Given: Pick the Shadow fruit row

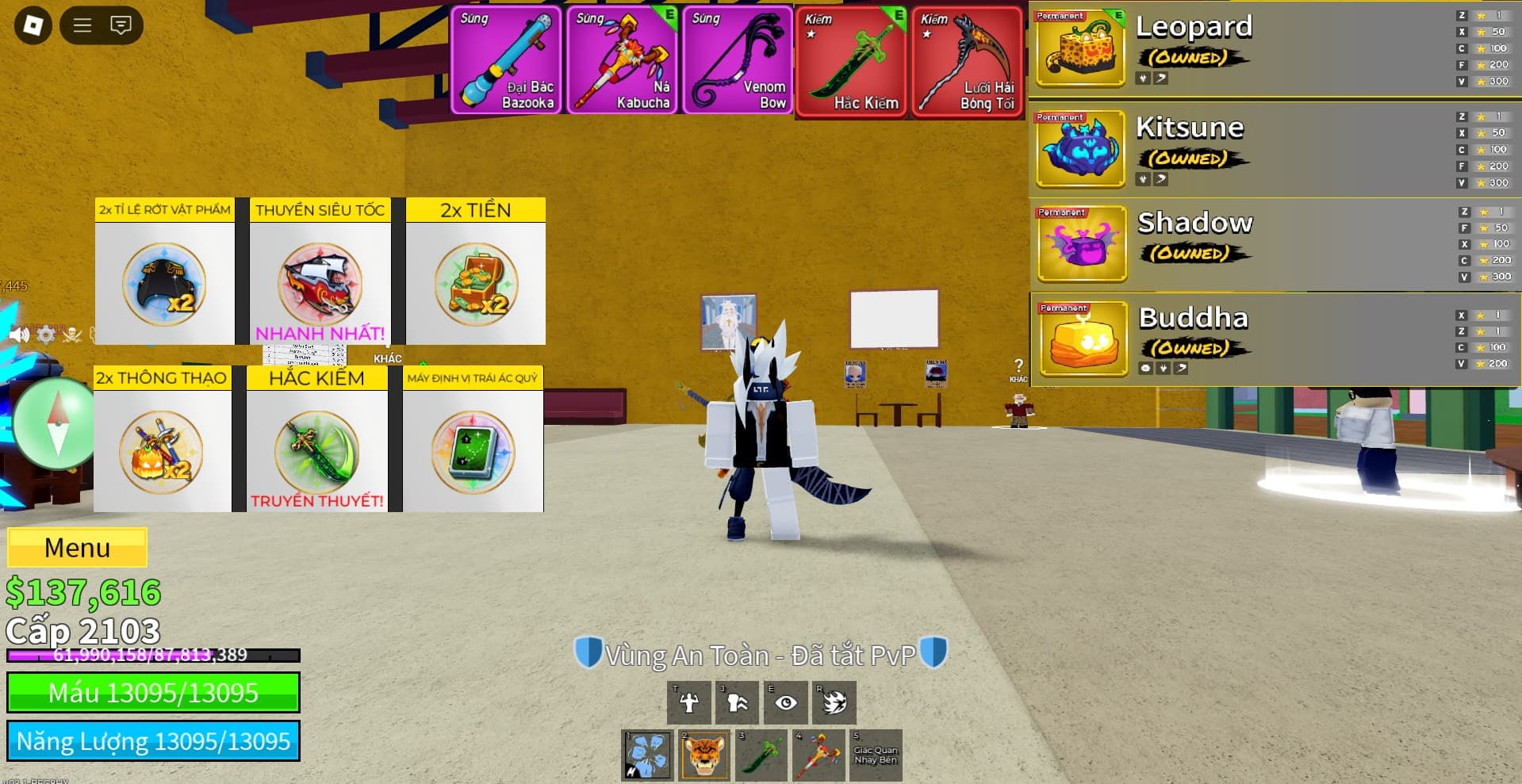Looking at the screenshot, I should click(1273, 244).
